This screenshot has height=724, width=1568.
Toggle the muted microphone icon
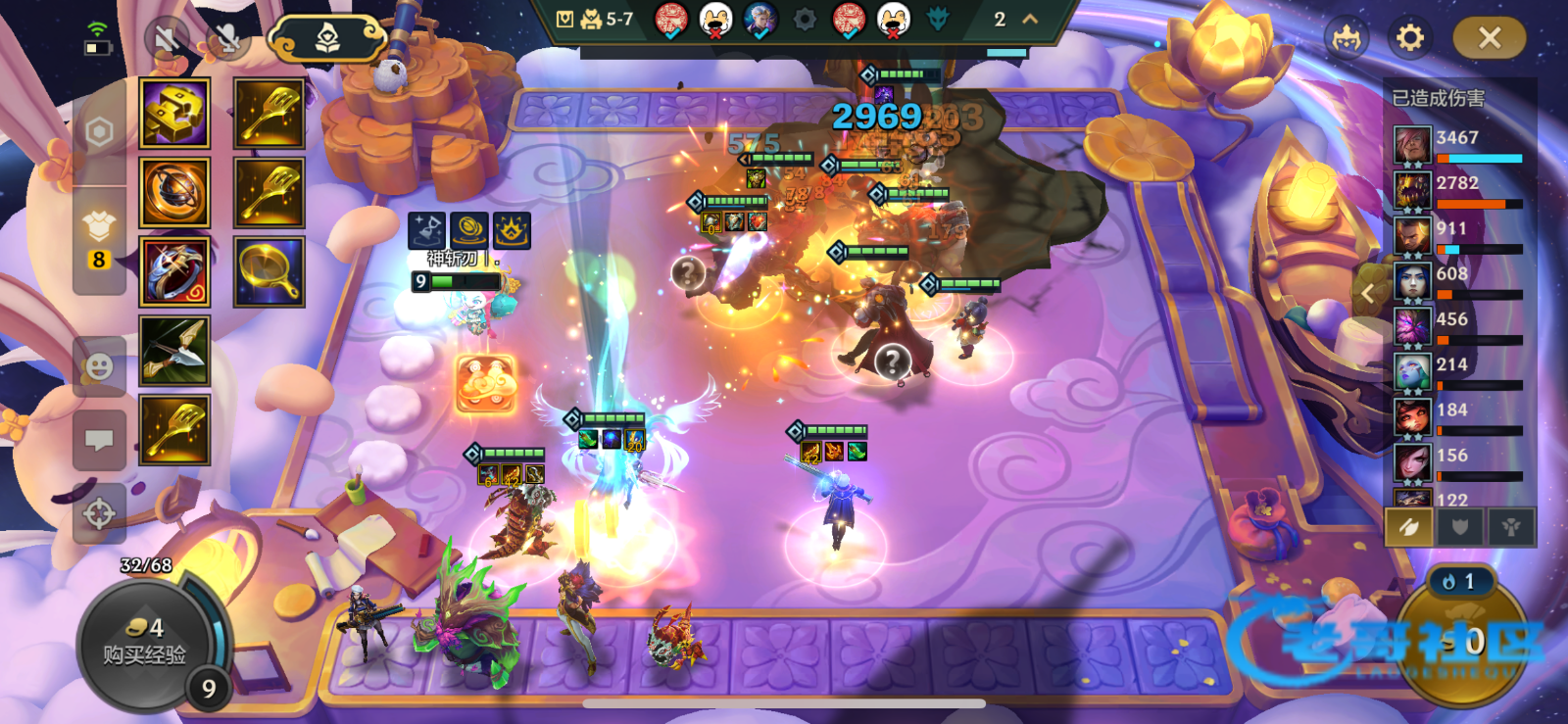pos(227,39)
